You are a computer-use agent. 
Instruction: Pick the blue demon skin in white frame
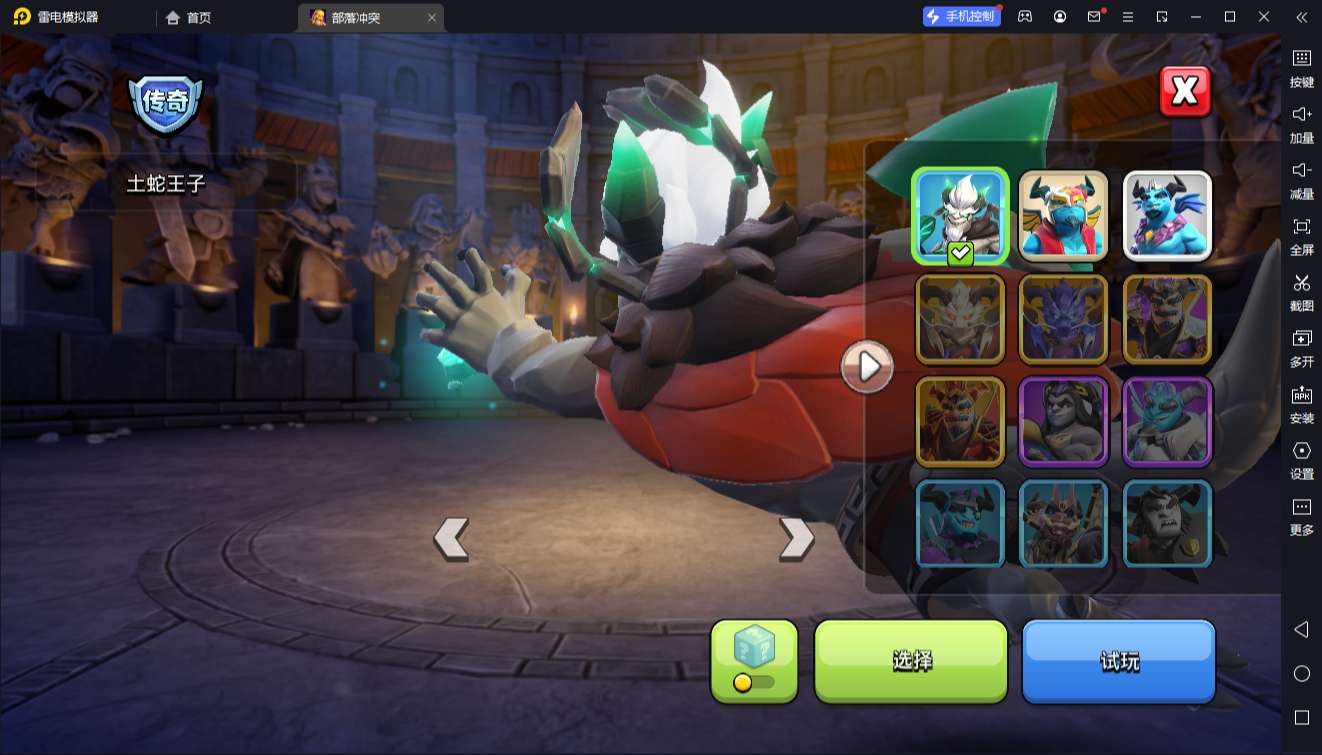pyautogui.click(x=1167, y=215)
